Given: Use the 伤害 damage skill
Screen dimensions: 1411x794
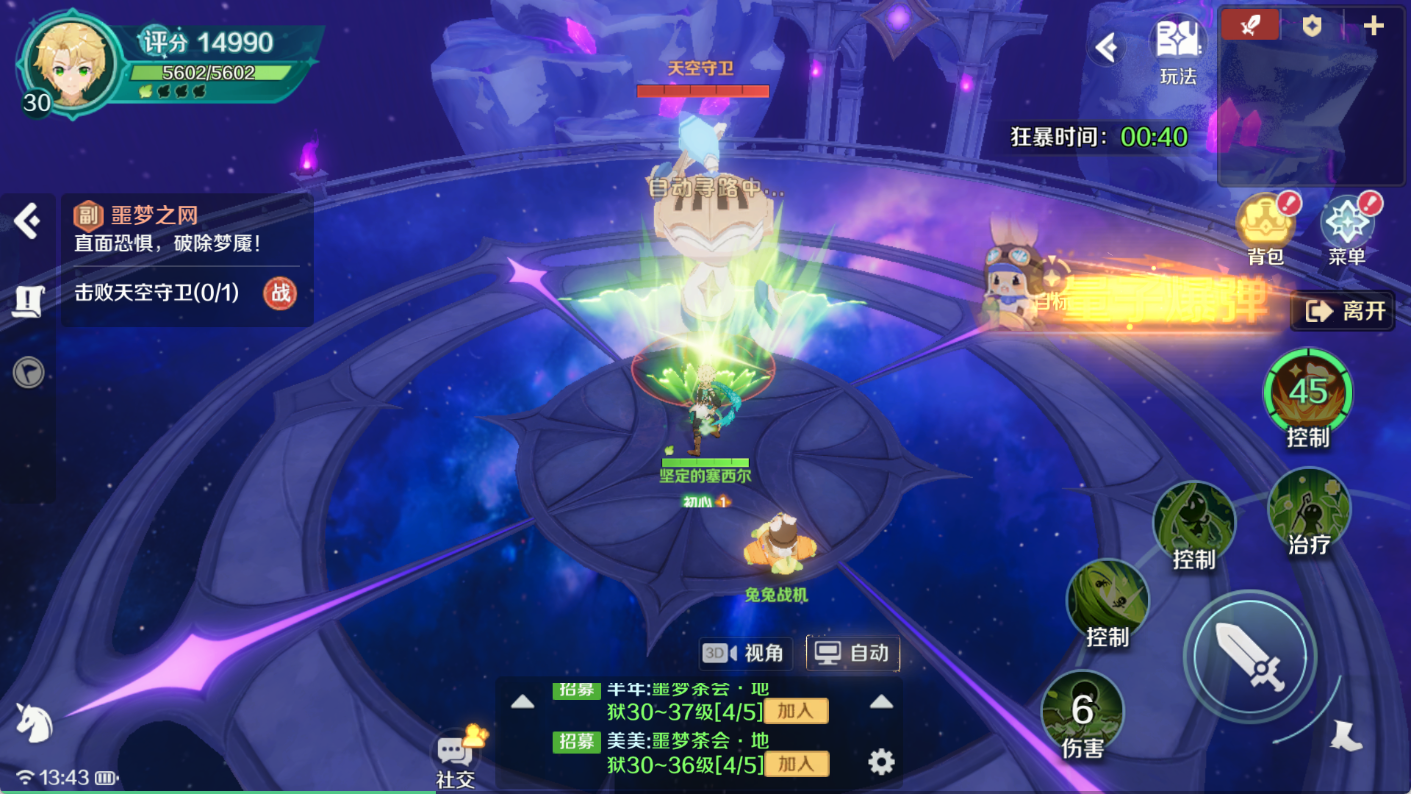Looking at the screenshot, I should pyautogui.click(x=1082, y=710).
